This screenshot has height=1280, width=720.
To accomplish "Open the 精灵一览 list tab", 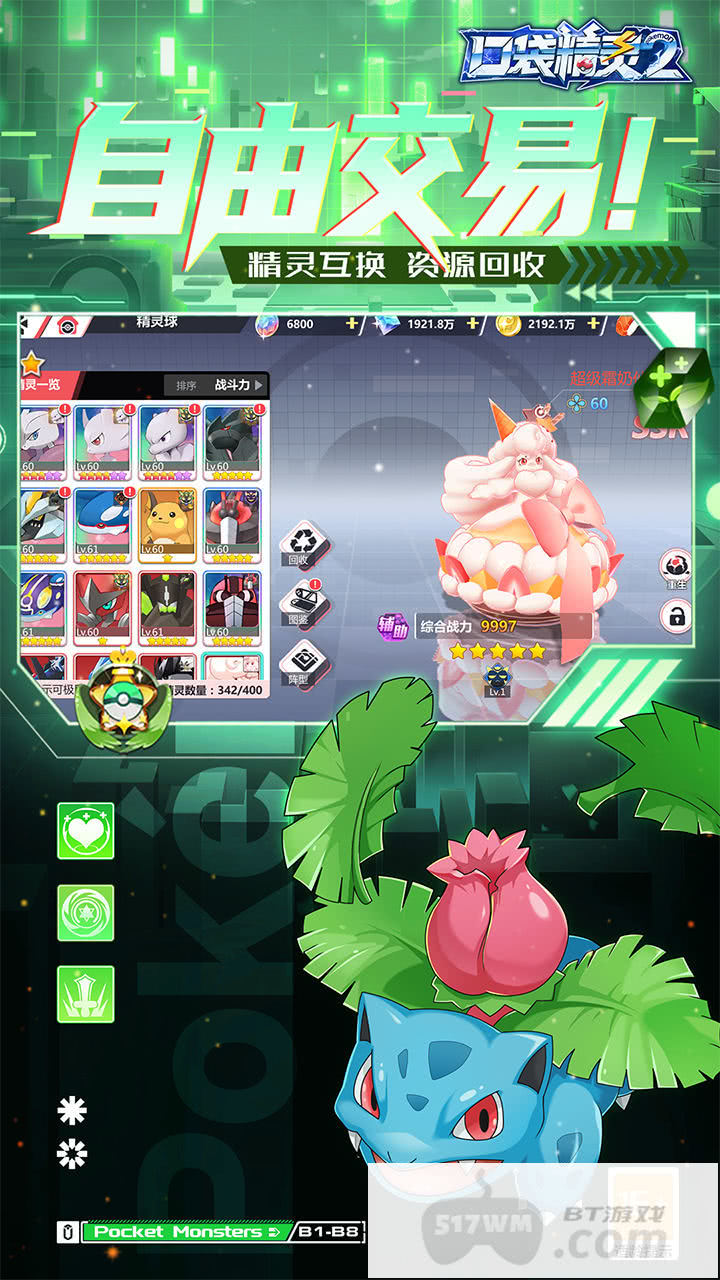I will click(x=40, y=383).
